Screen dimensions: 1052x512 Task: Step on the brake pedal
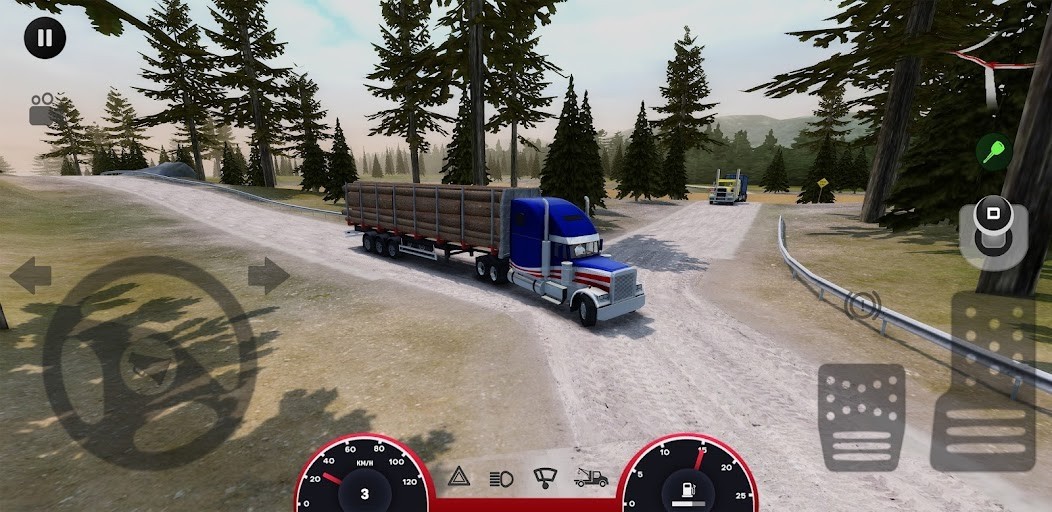coord(861,416)
